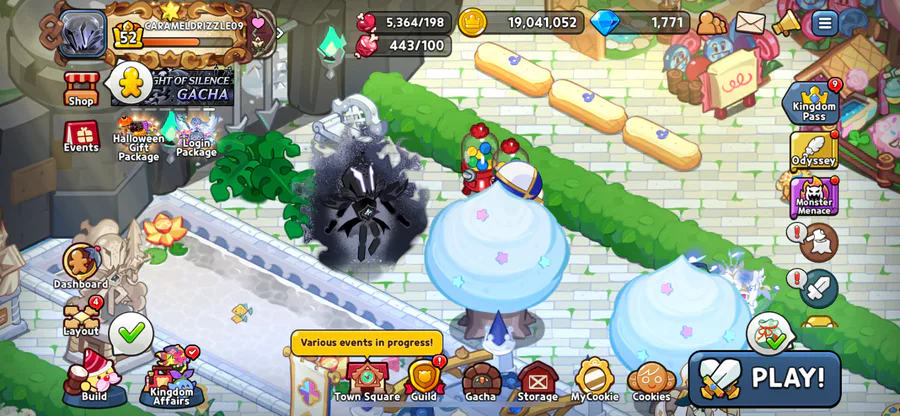900x416 pixels.
Task: Open the Odyssey menu
Action: click(814, 150)
